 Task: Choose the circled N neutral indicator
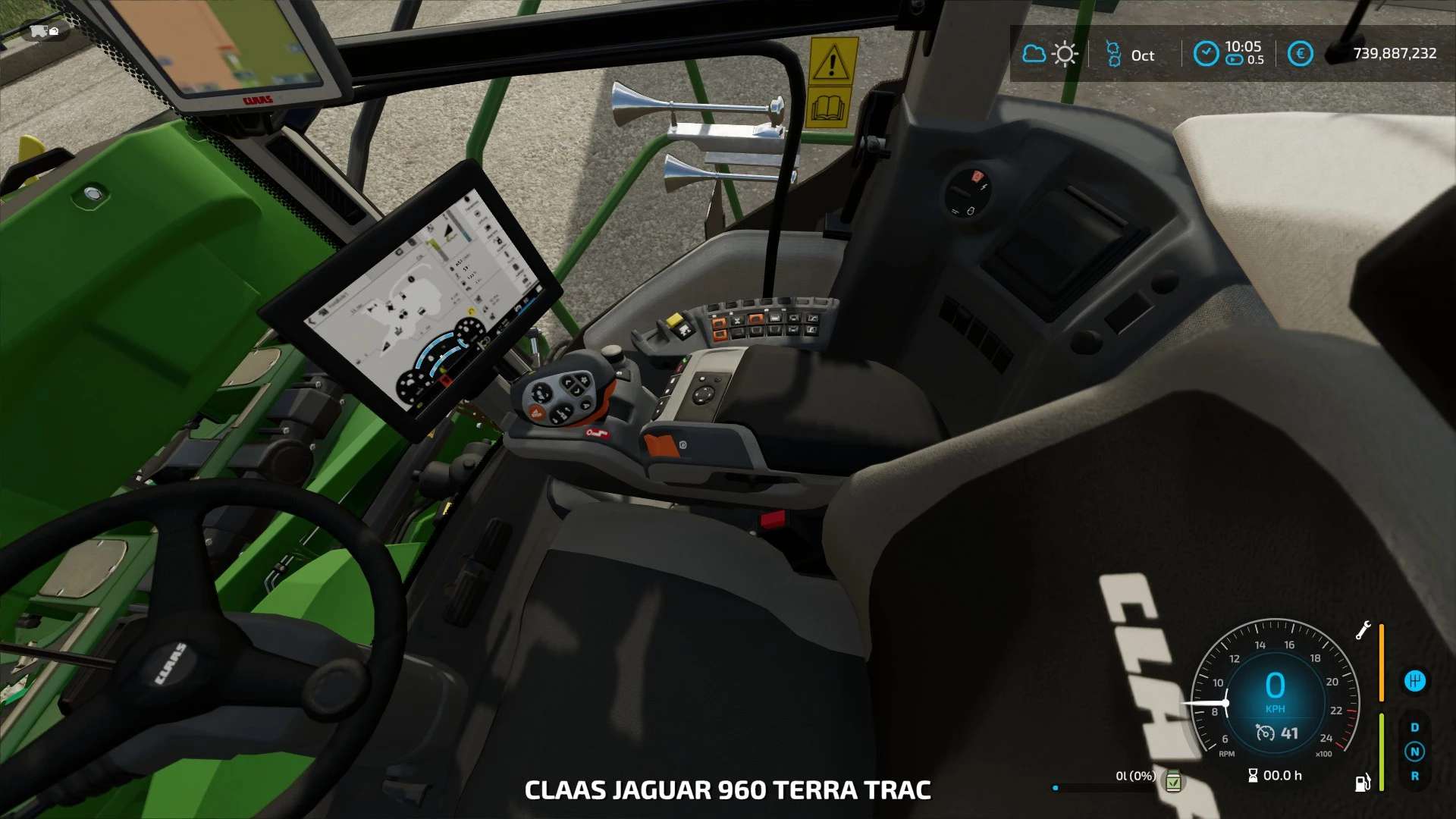coord(1414,752)
